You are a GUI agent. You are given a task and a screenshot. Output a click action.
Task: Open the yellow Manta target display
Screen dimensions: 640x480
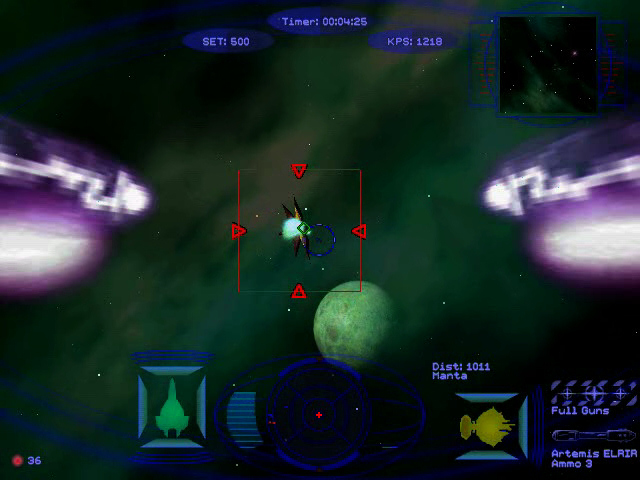pos(490,424)
